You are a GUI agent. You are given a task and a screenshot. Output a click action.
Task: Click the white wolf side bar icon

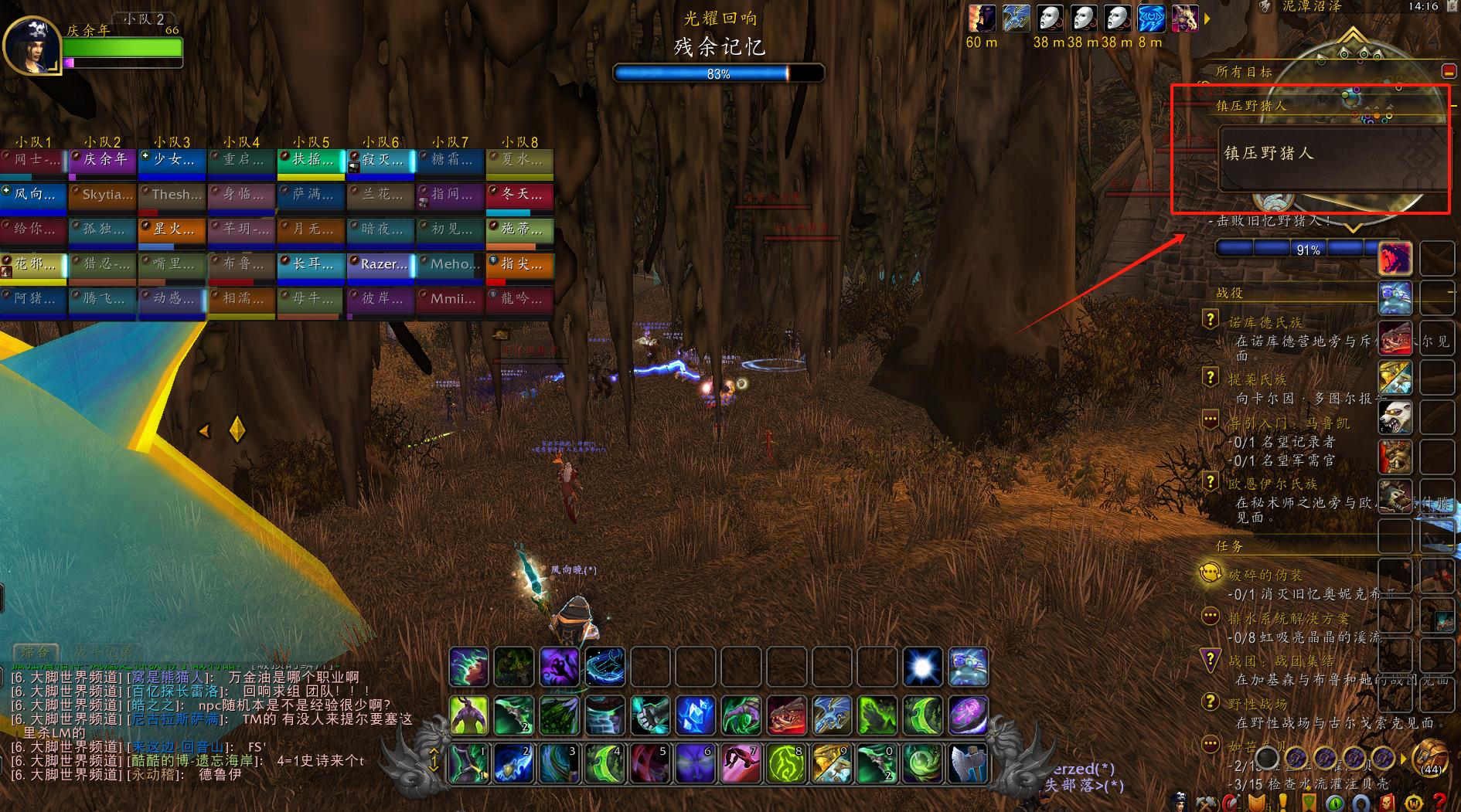click(x=1395, y=417)
